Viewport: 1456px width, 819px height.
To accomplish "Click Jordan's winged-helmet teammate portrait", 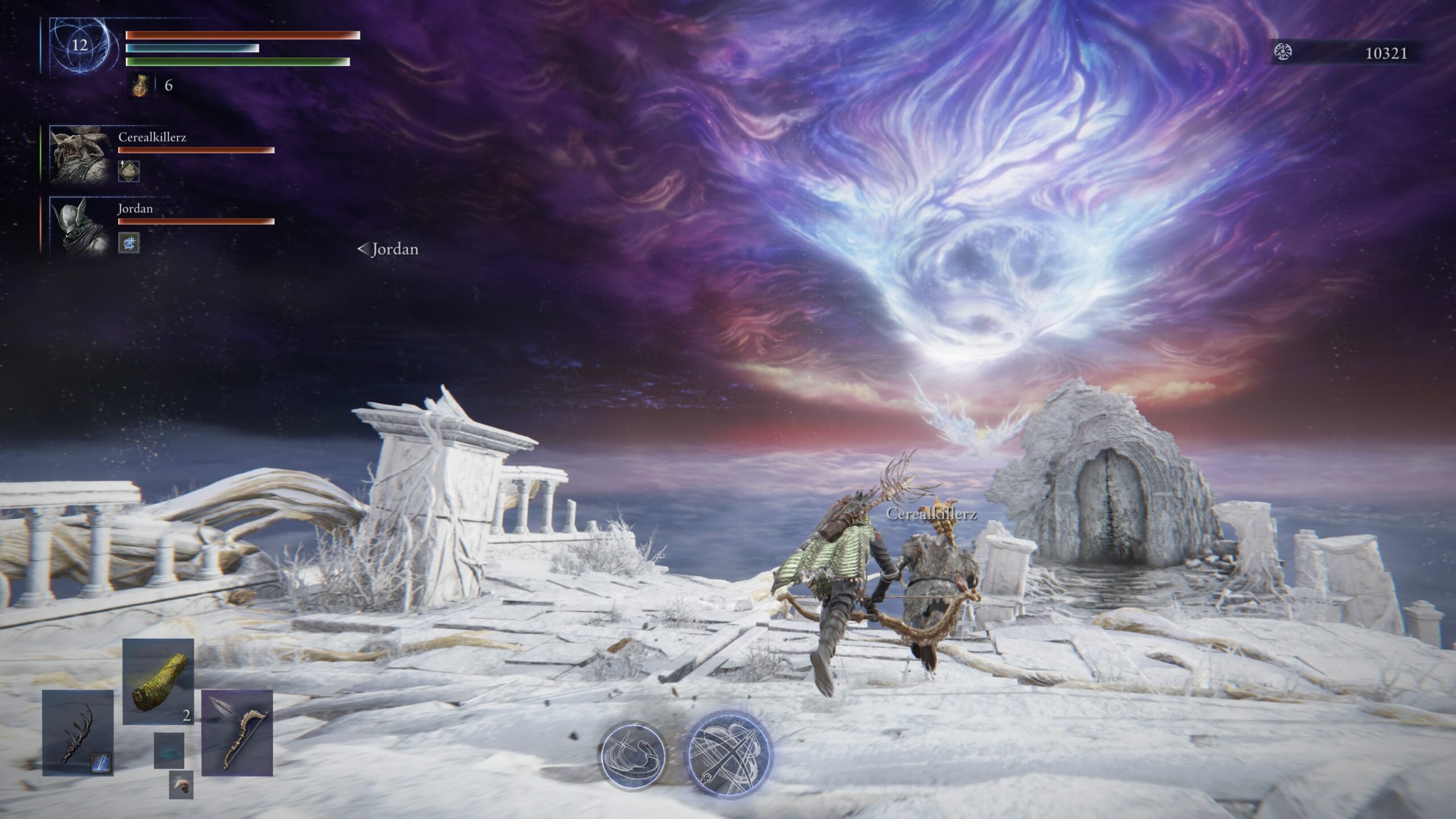I will tap(79, 225).
